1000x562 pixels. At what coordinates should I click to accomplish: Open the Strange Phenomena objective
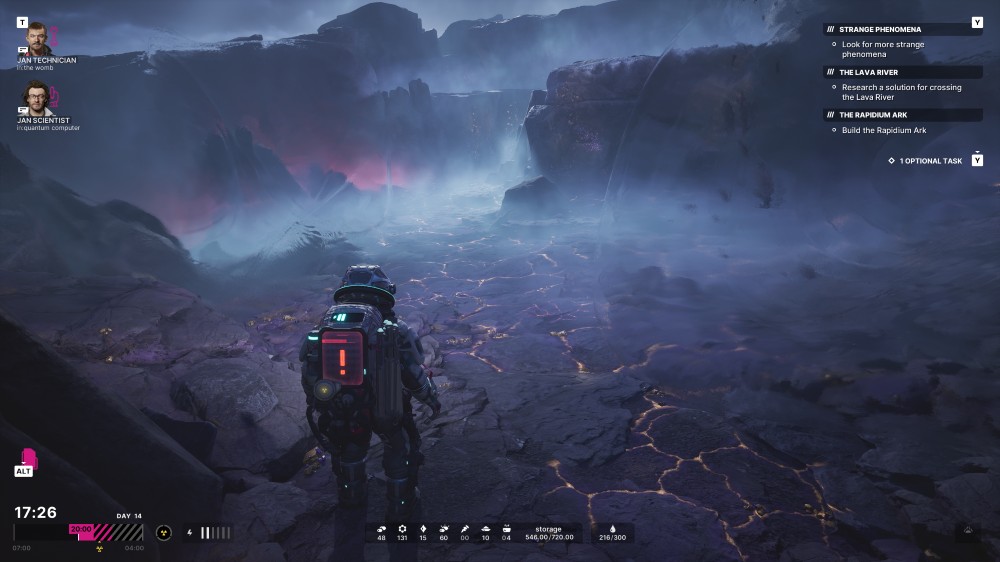coord(880,29)
